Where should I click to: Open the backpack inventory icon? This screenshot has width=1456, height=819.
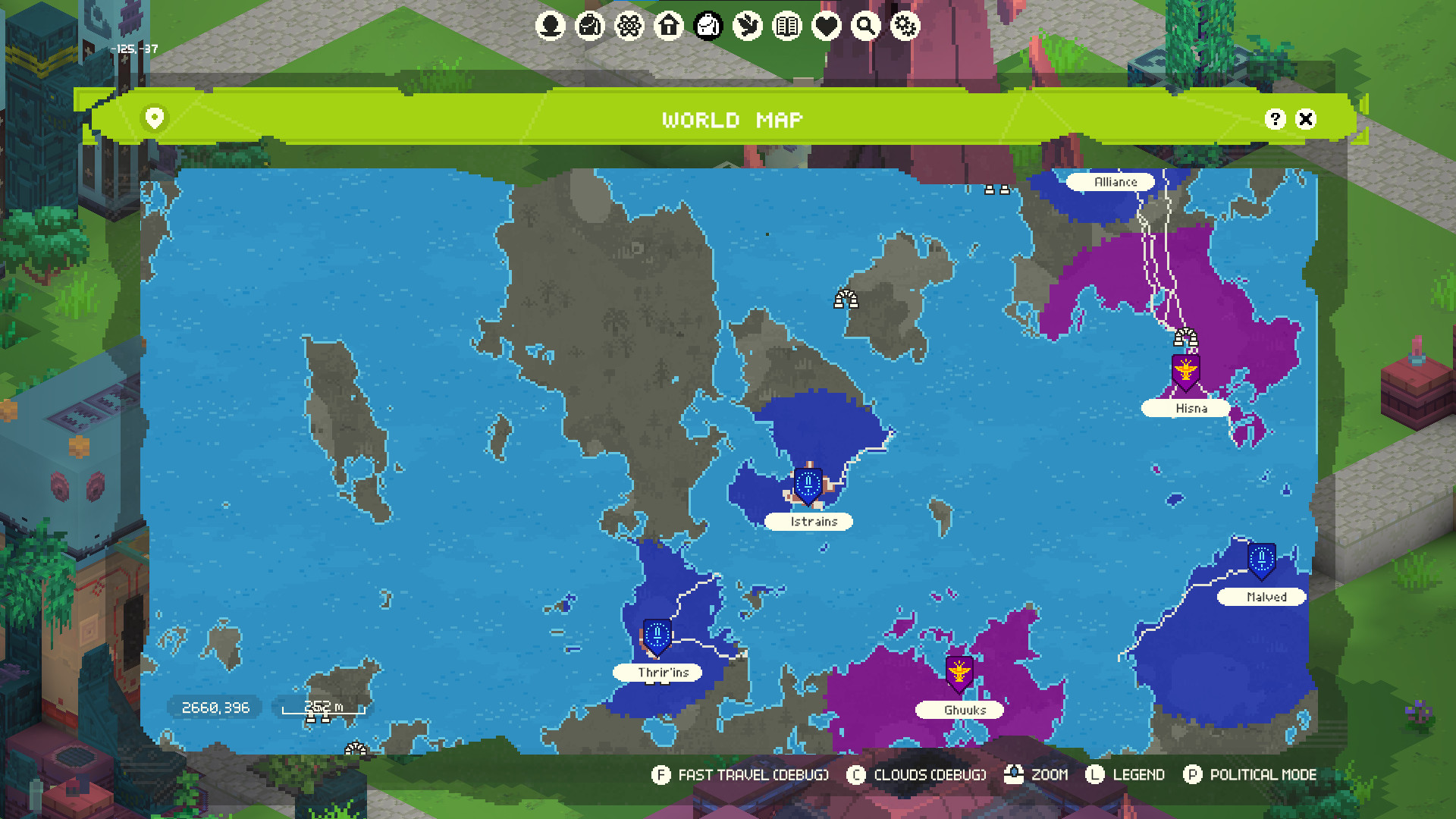coord(589,27)
